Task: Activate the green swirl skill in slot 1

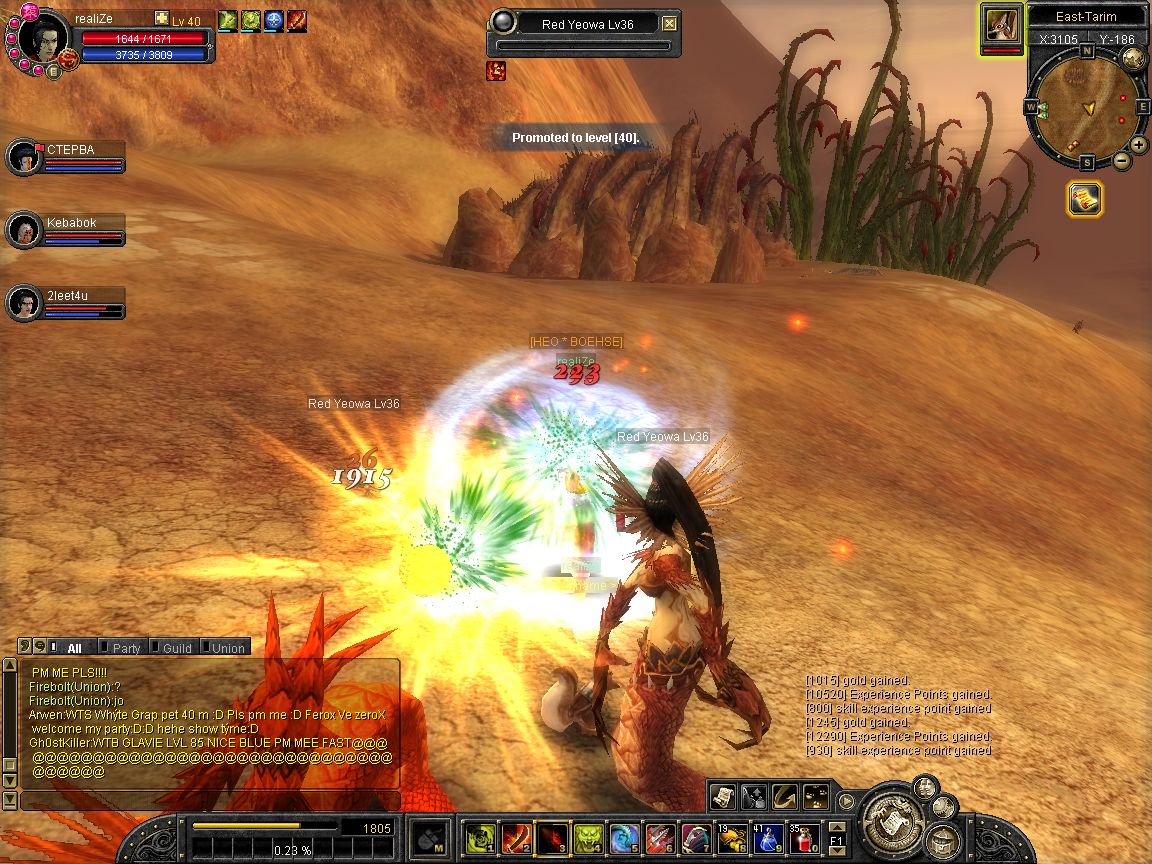Action: point(482,837)
